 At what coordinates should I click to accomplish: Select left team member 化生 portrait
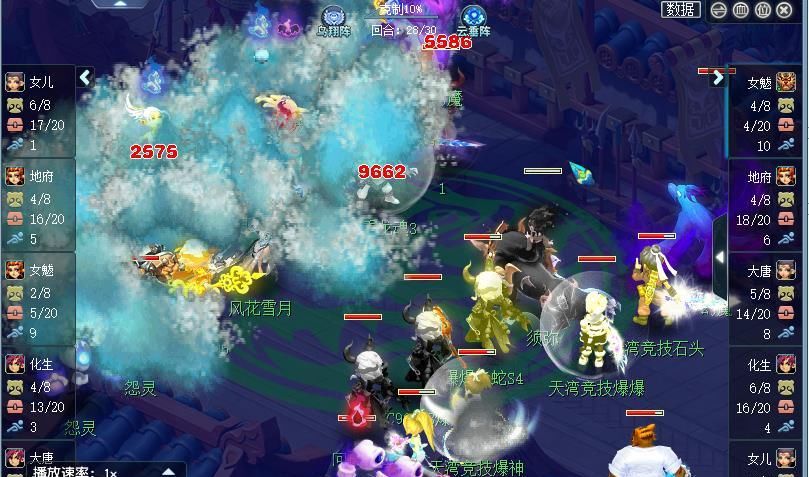pyautogui.click(x=15, y=364)
